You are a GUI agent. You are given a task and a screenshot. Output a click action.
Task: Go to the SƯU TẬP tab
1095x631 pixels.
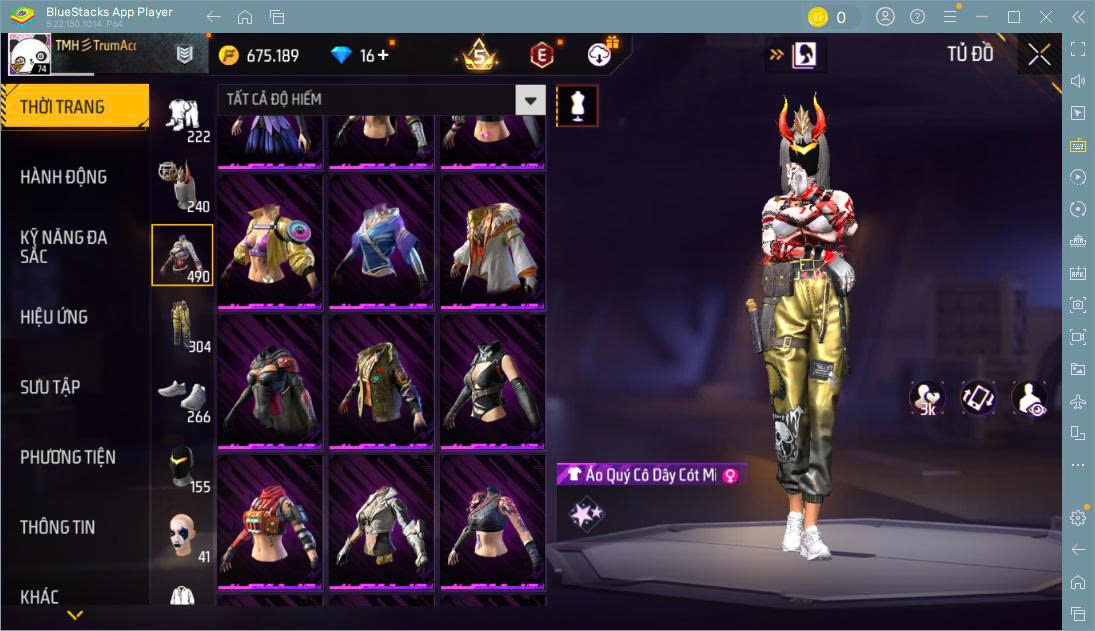point(50,387)
